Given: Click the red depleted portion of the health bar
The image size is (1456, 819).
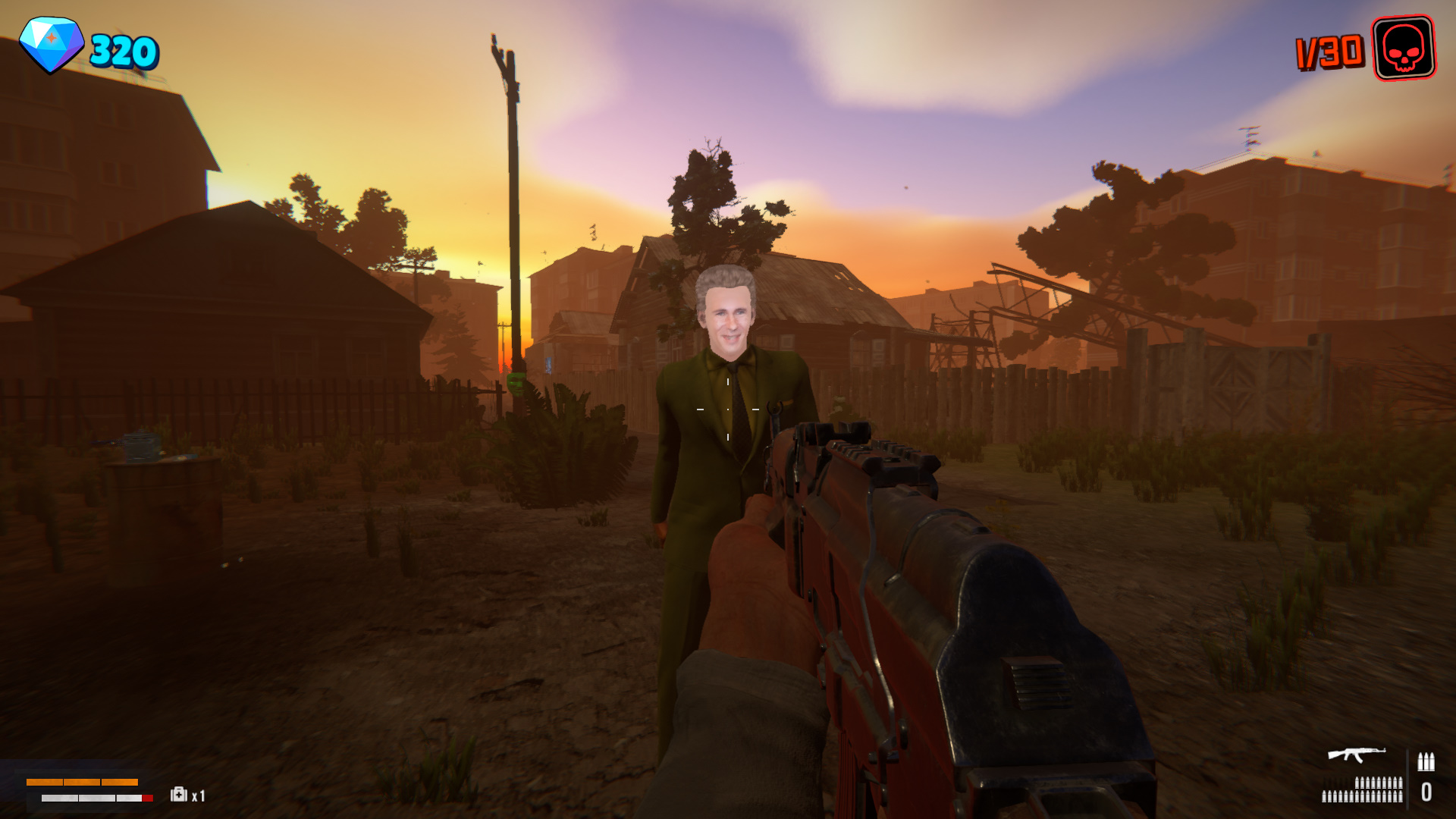Looking at the screenshot, I should point(147,798).
